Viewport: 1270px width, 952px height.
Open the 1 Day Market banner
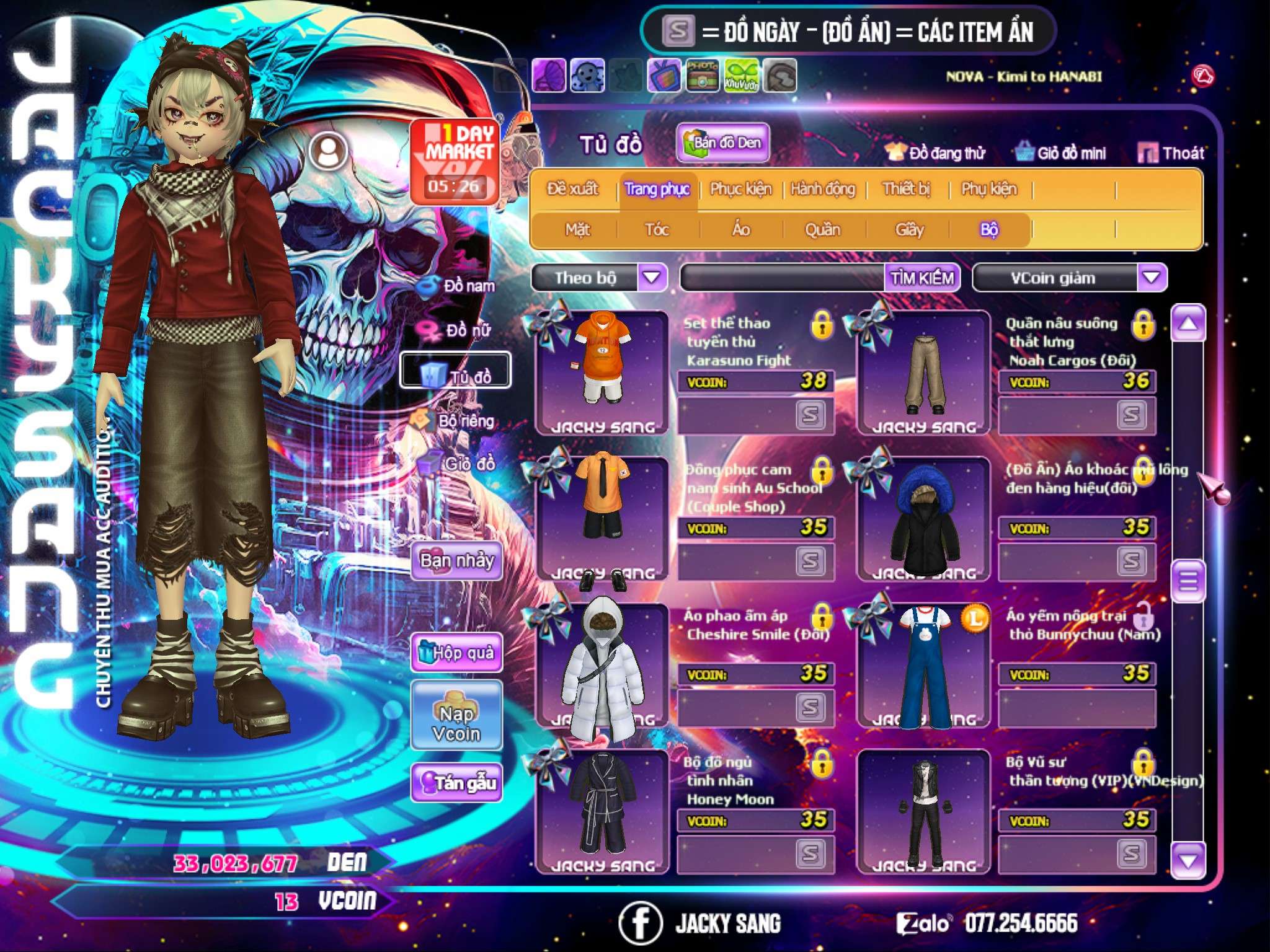pyautogui.click(x=455, y=161)
